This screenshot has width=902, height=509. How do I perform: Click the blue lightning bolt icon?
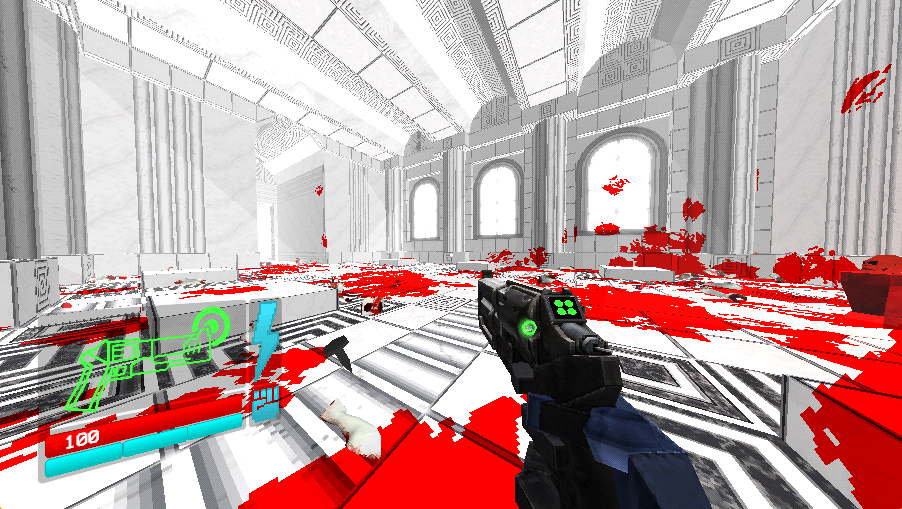265,338
